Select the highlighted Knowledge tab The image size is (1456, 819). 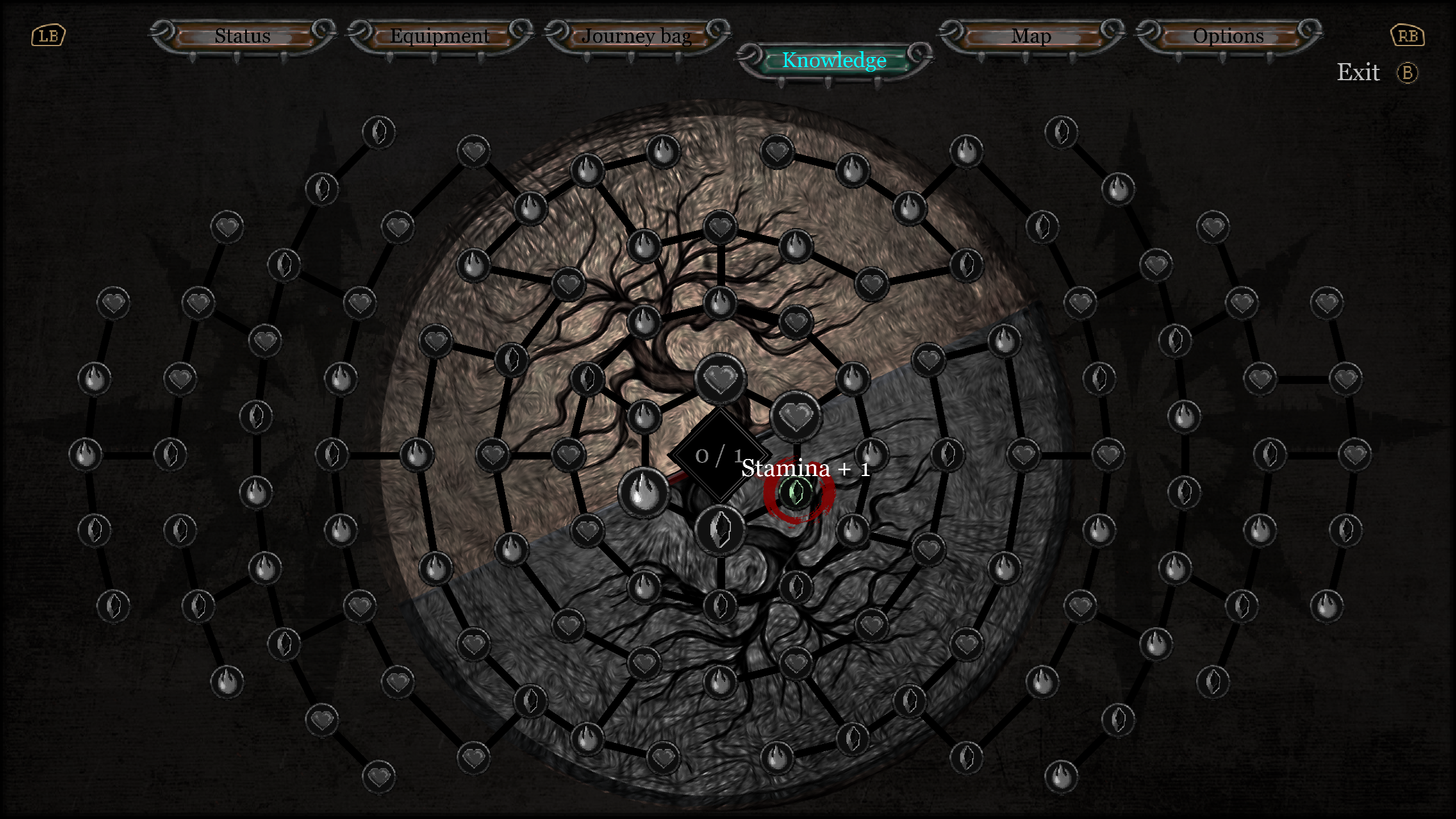[834, 60]
